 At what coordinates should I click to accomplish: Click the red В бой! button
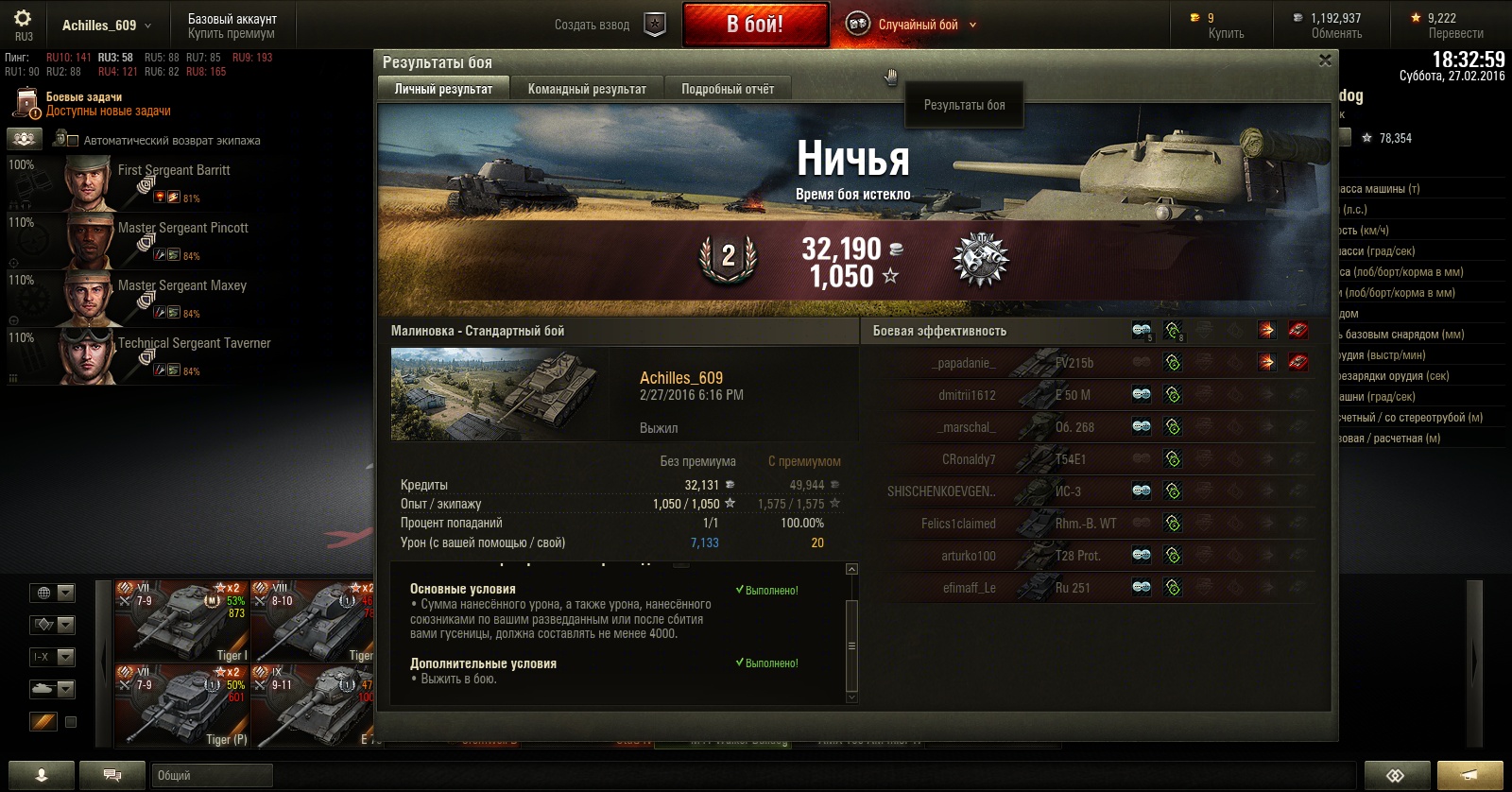[x=755, y=25]
